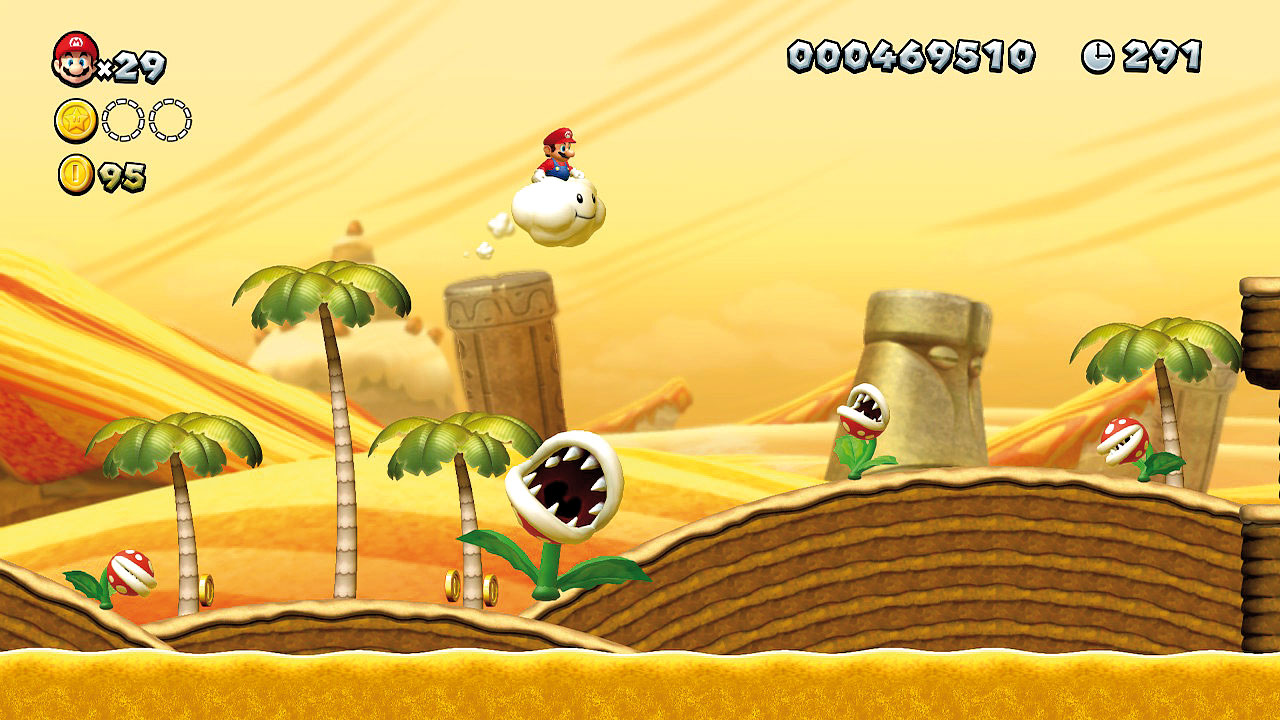Click the clock icon beside the timer

point(1097,56)
